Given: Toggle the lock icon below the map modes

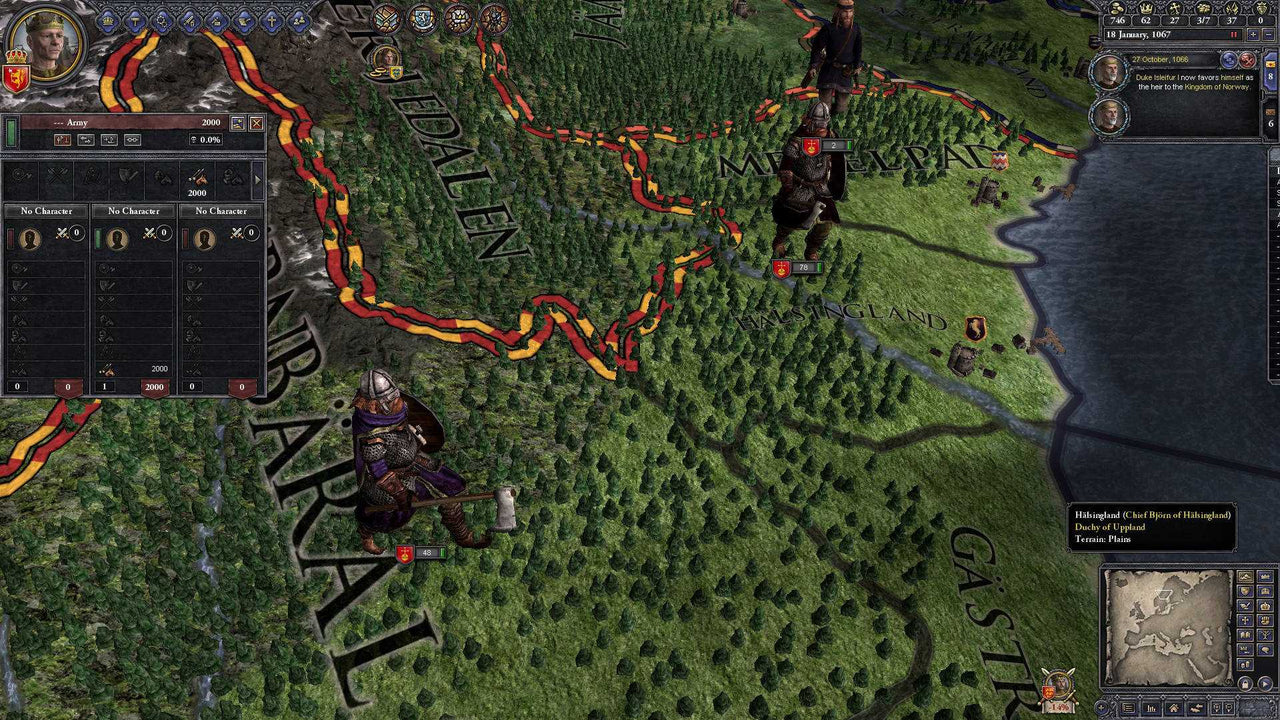Looking at the screenshot, I should [x=1245, y=682].
